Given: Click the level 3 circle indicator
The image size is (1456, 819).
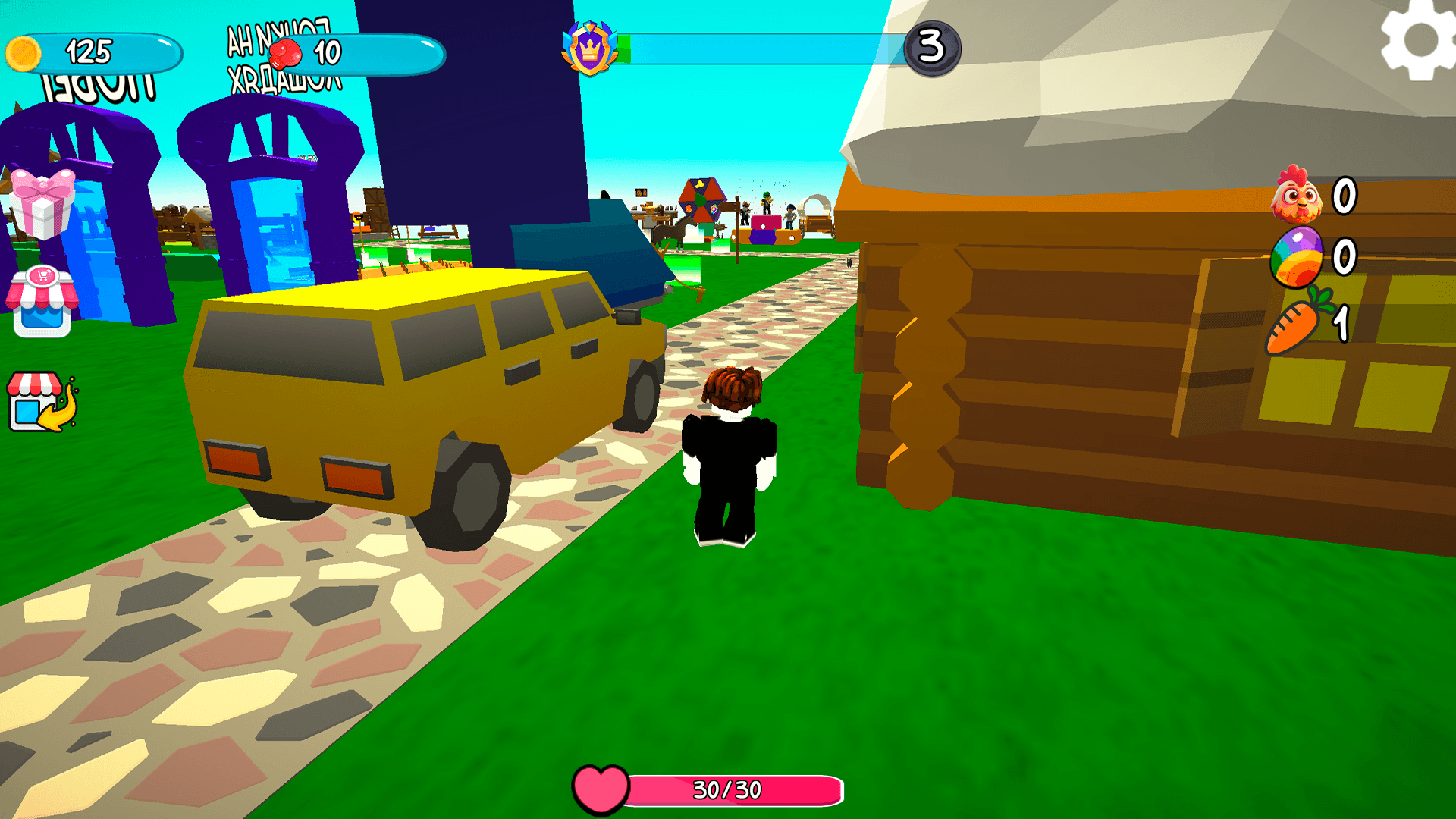Looking at the screenshot, I should pos(934,47).
